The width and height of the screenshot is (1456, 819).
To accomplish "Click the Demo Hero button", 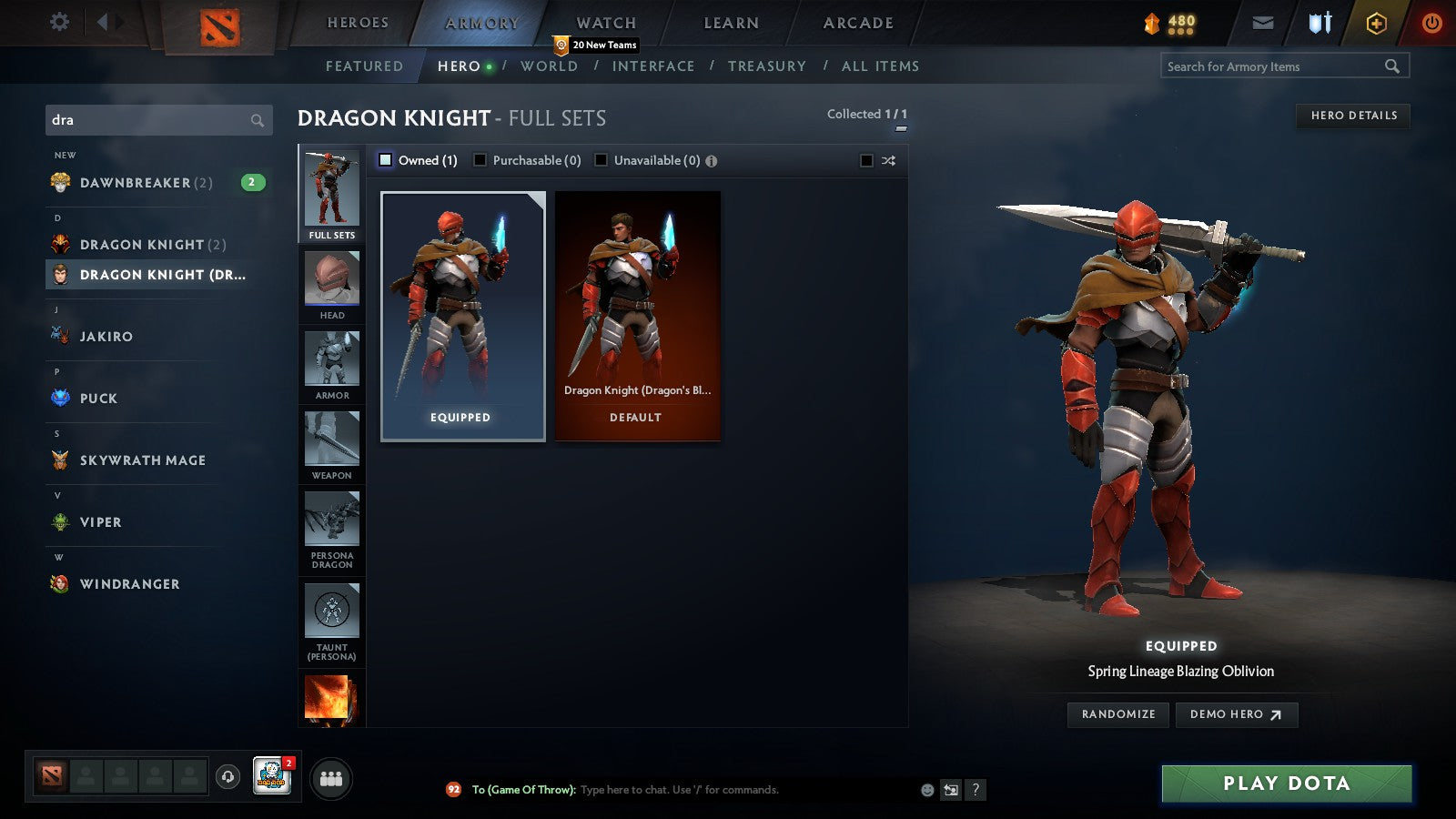I will (1235, 714).
